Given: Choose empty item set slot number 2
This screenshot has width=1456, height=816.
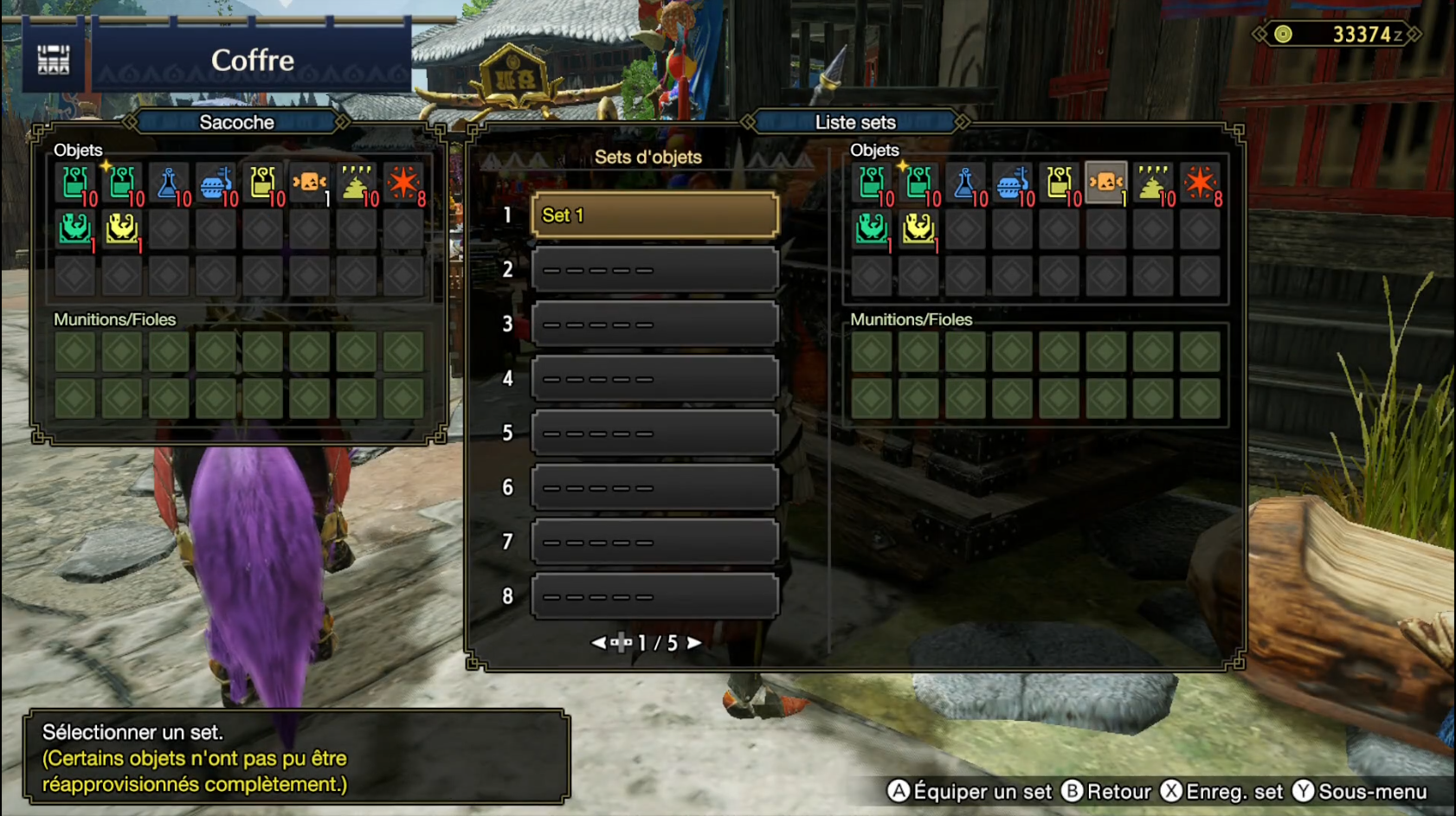Looking at the screenshot, I should click(654, 270).
